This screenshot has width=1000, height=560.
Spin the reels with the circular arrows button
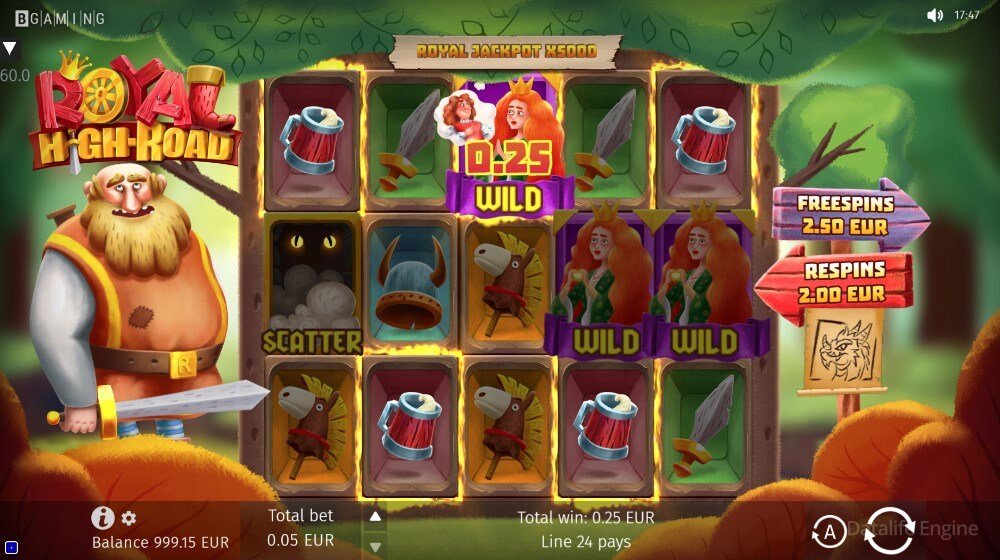tap(889, 529)
